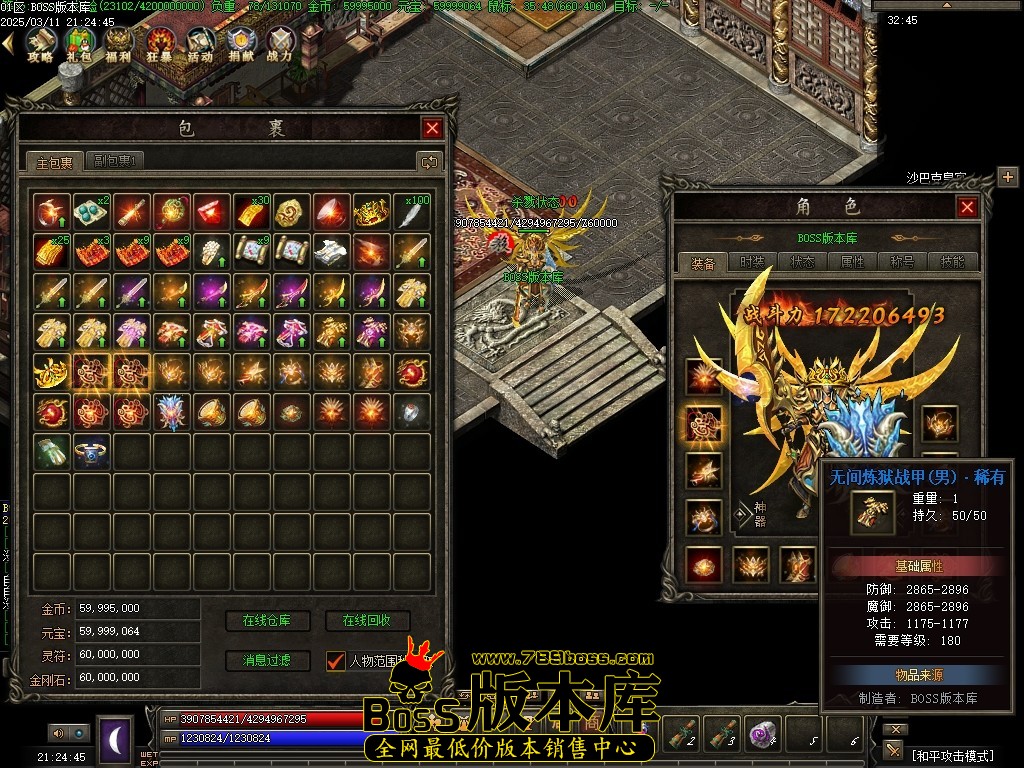
Task: Activate the 狂暴 berserk icon
Action: [x=159, y=43]
